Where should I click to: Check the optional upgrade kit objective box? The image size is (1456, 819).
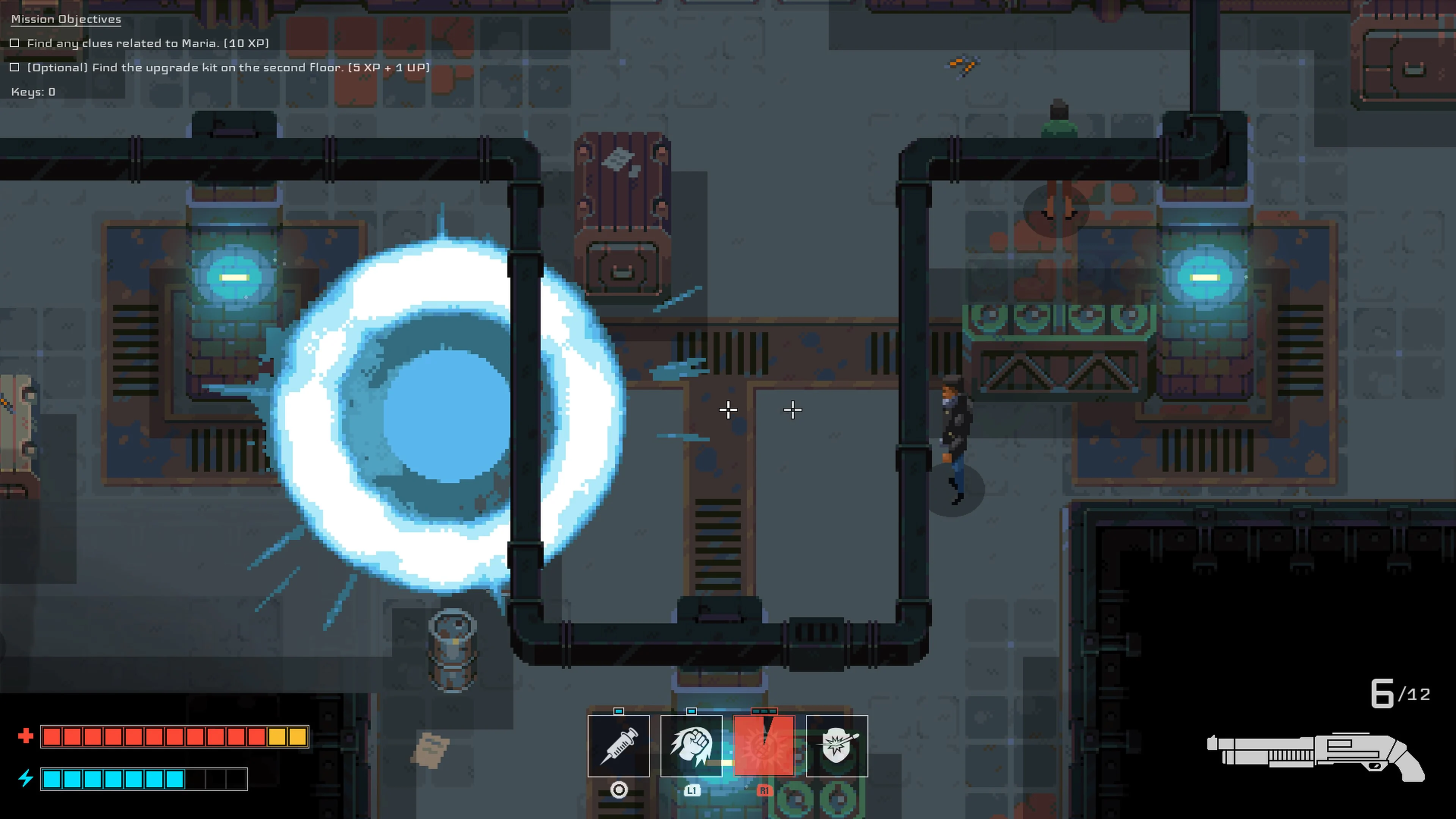(15, 67)
